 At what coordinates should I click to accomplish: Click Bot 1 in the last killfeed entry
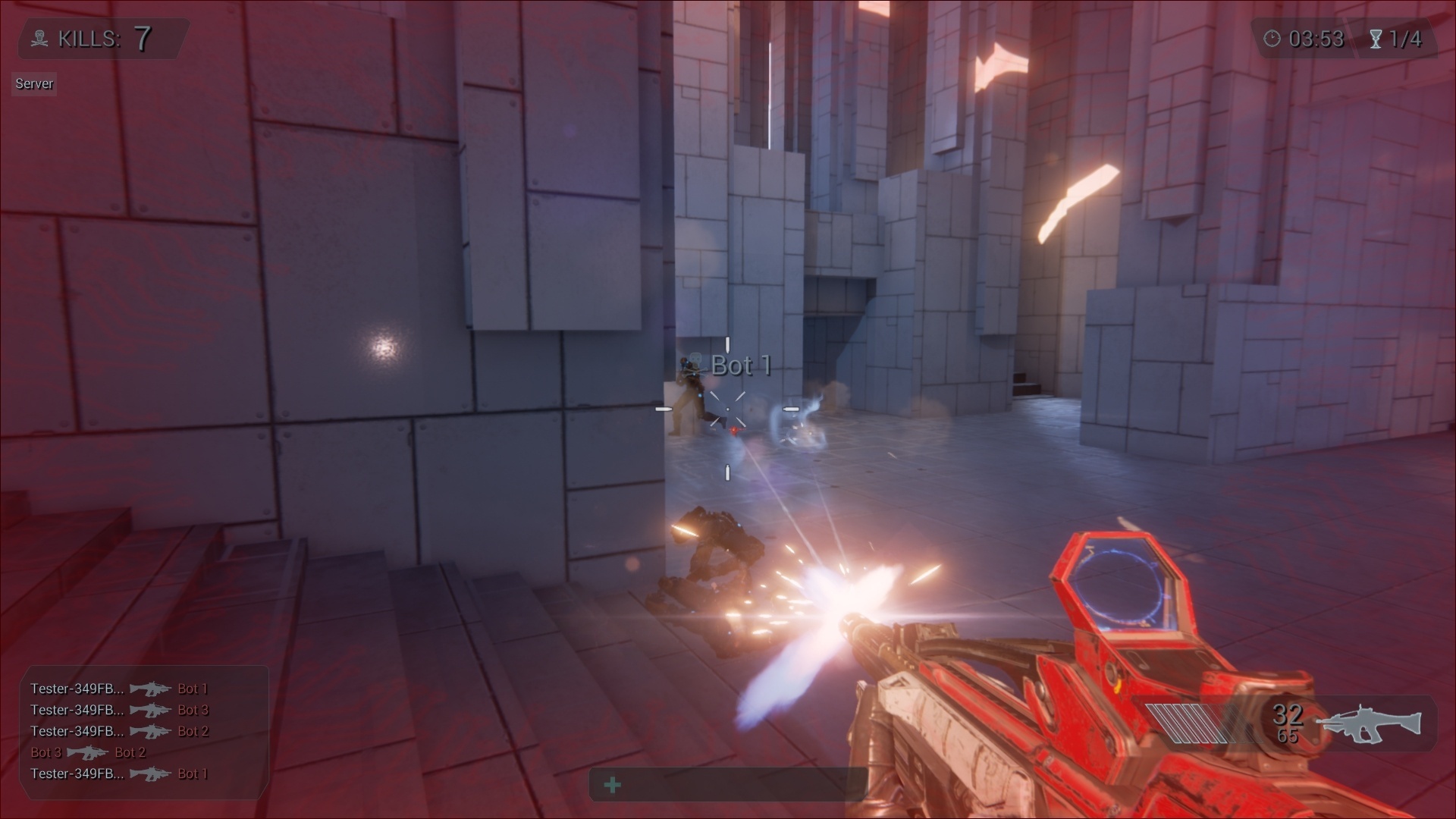pyautogui.click(x=193, y=773)
